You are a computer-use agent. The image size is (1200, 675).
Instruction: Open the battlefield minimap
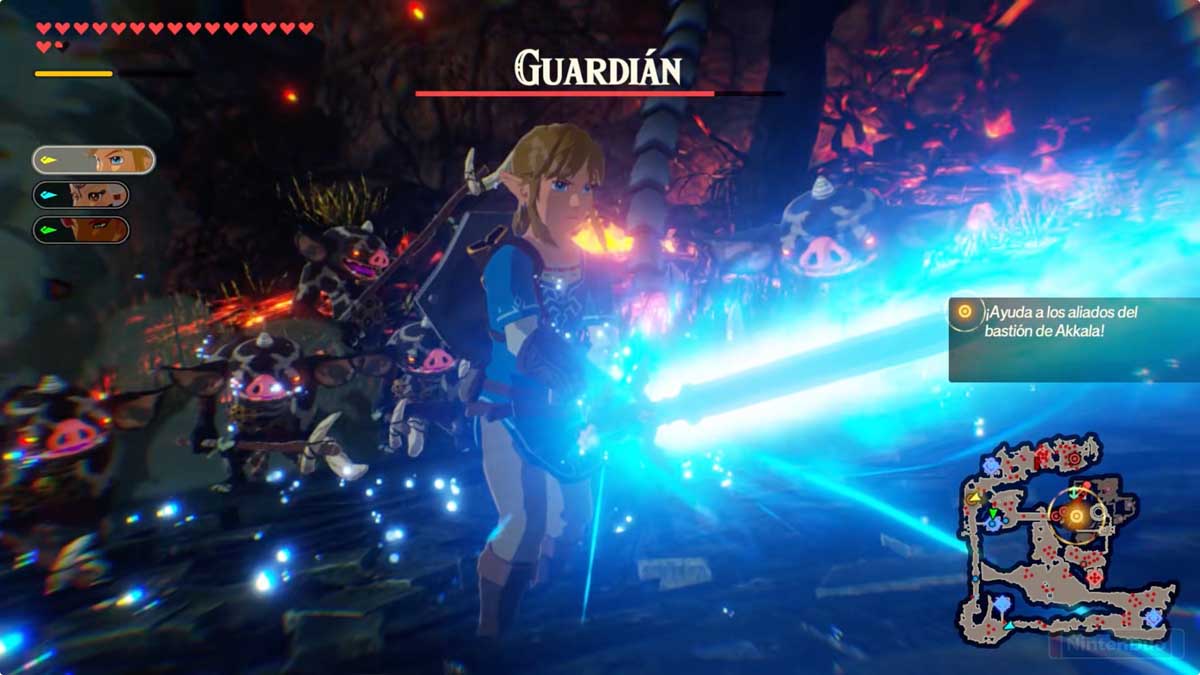point(1058,544)
